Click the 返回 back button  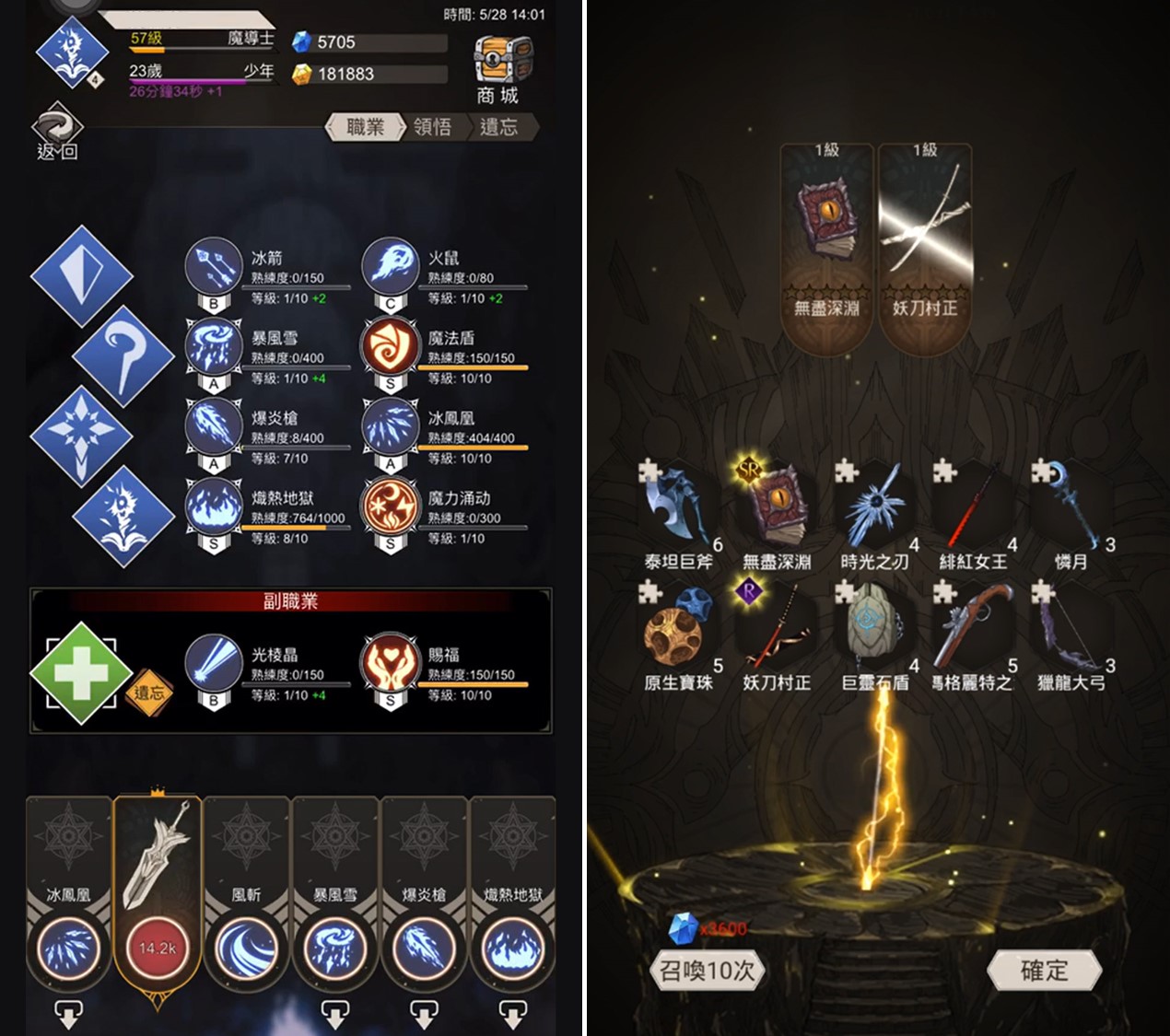tap(57, 134)
